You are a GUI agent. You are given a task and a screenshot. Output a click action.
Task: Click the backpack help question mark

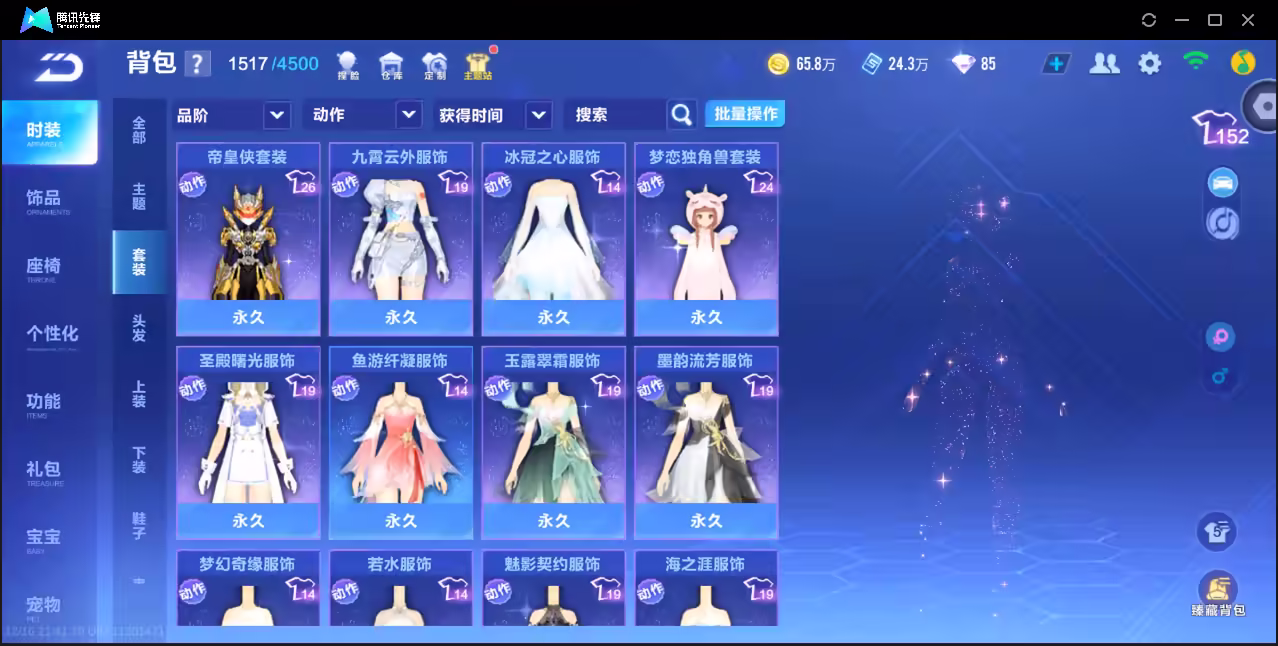pos(198,64)
